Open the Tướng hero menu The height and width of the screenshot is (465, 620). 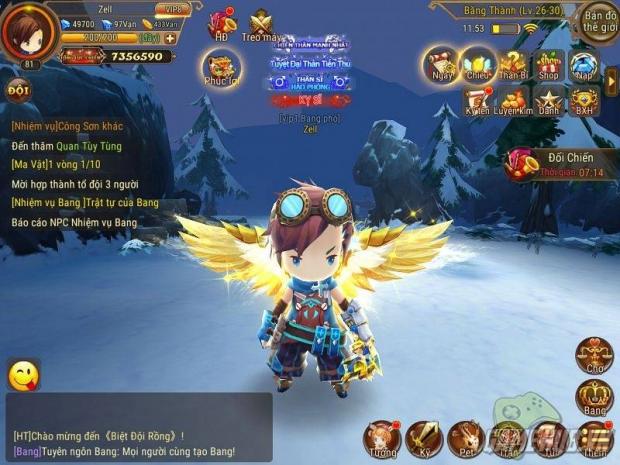(x=381, y=439)
